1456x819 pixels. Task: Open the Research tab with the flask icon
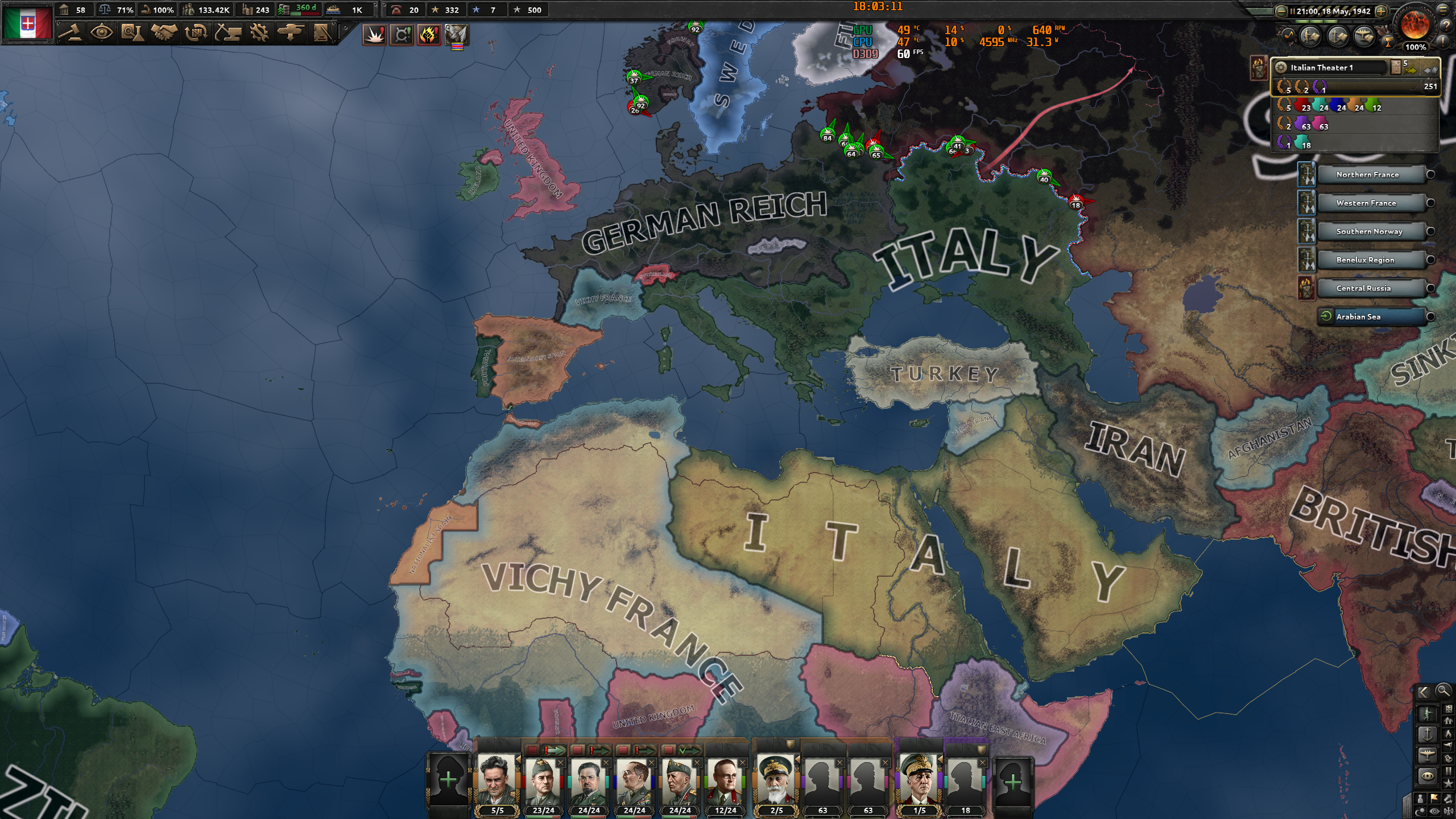pyautogui.click(x=134, y=32)
